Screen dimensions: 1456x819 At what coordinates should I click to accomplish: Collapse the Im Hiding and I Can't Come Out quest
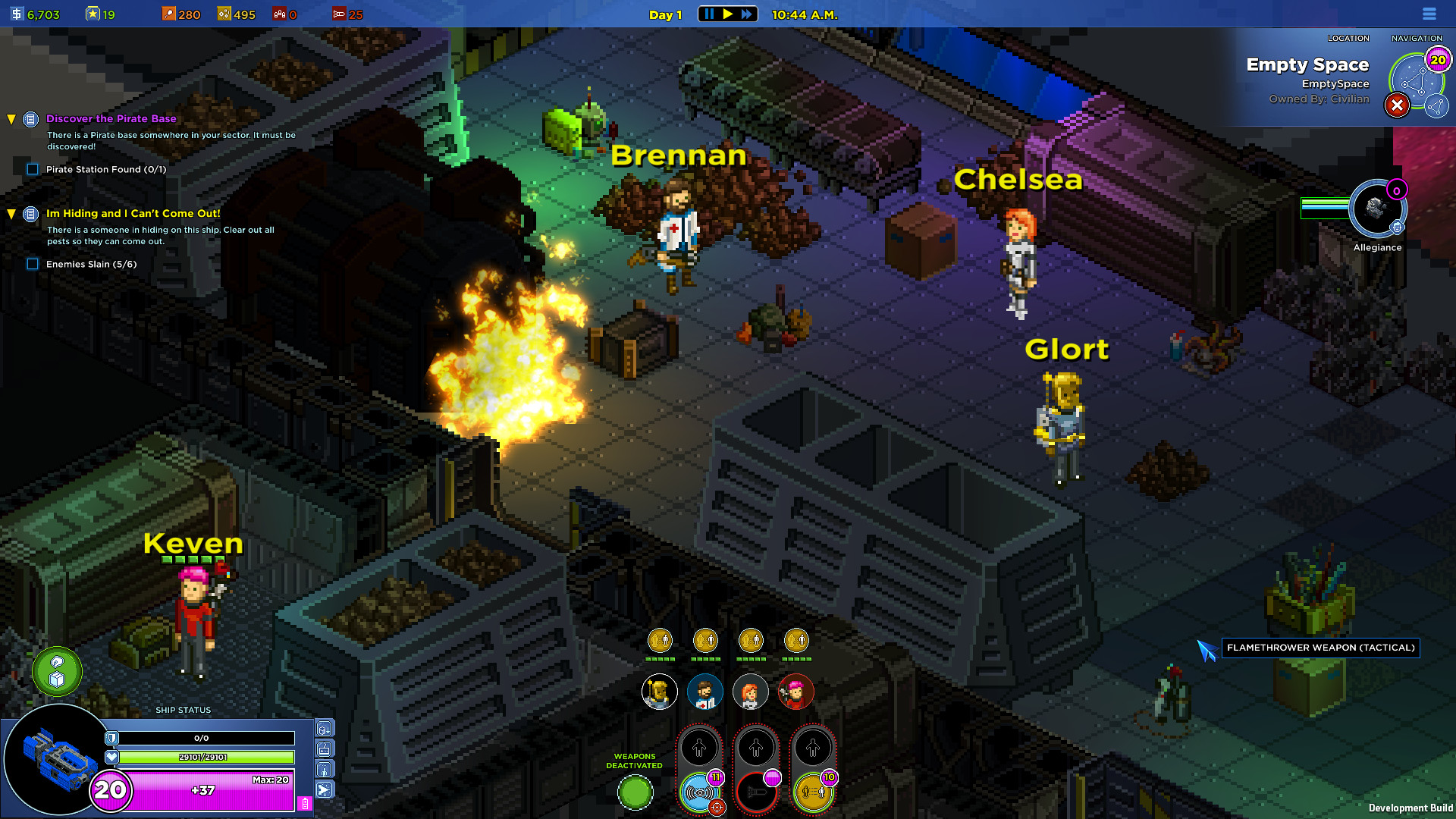click(x=11, y=214)
